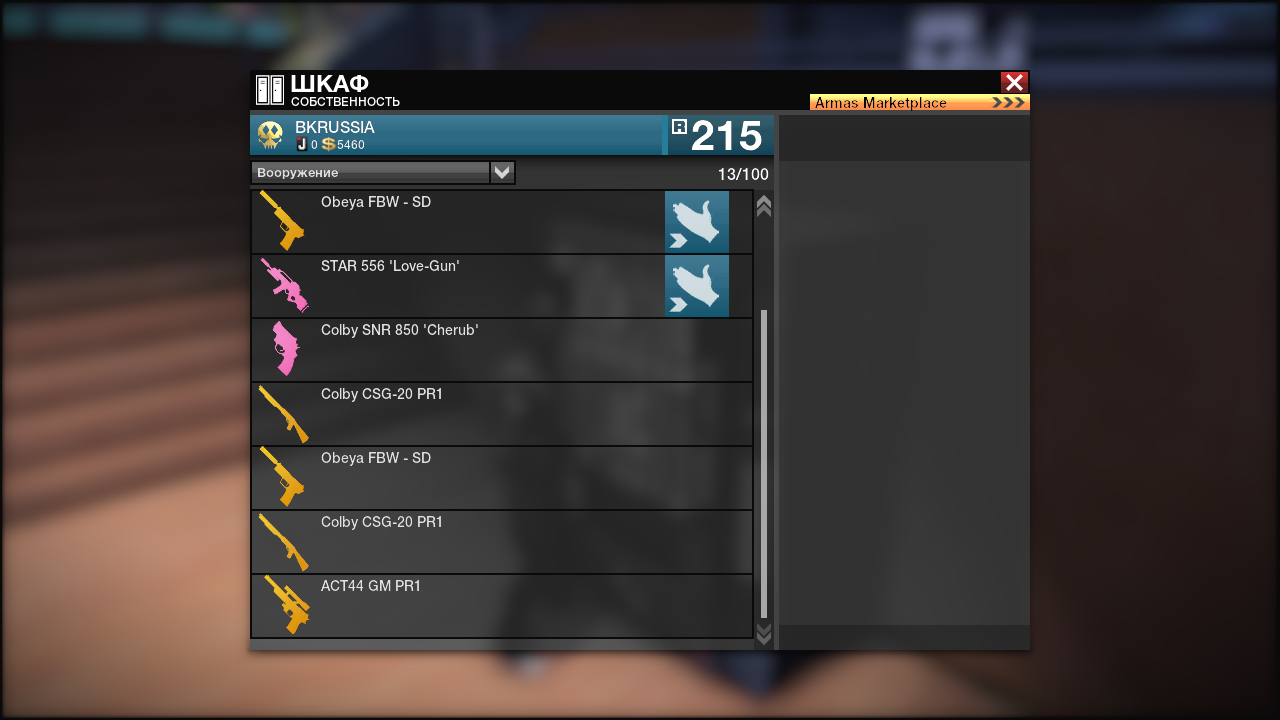Click the hand button beside STAR 556 'Love-Gun'
Screen dimensions: 1280x720
(697, 286)
